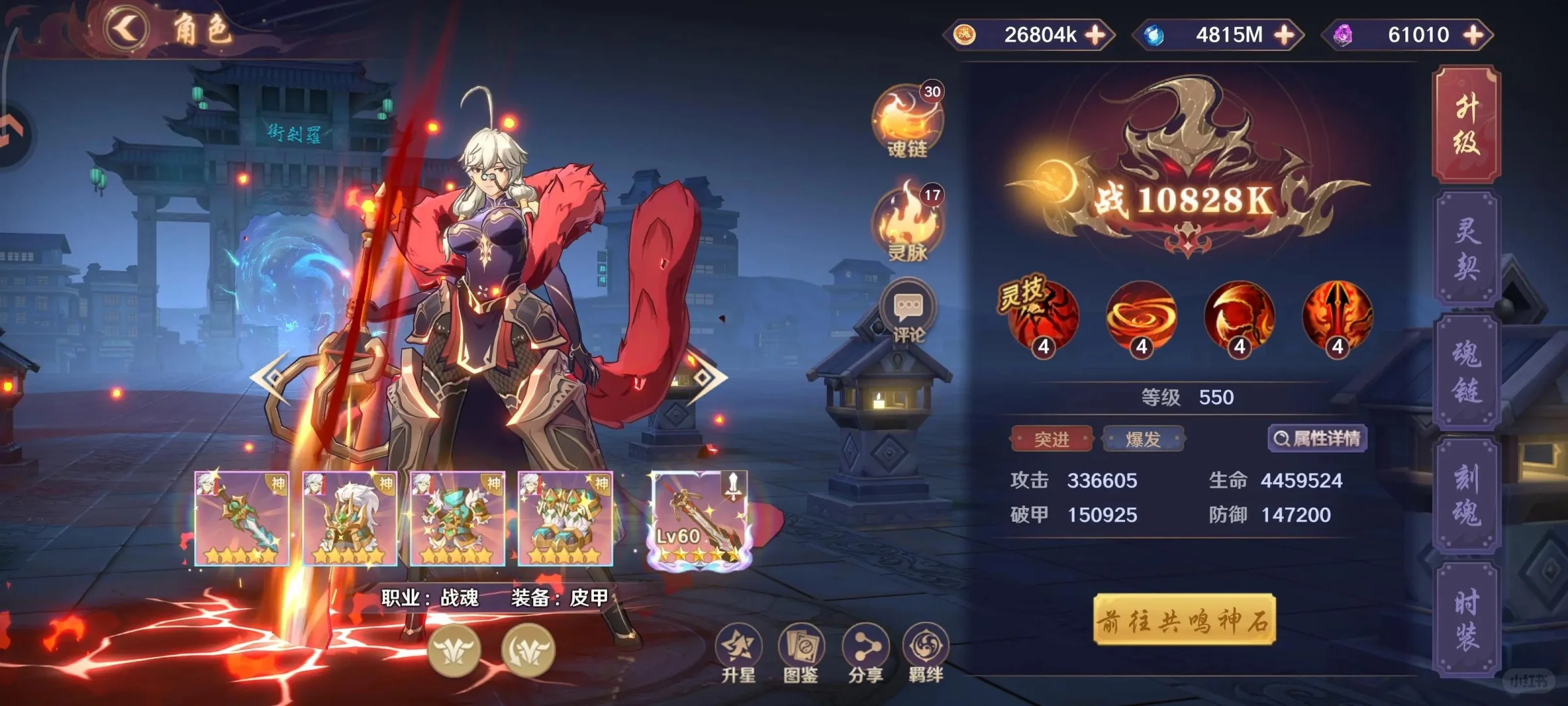Switch to the 爆发 stance toggle

[x=1145, y=439]
